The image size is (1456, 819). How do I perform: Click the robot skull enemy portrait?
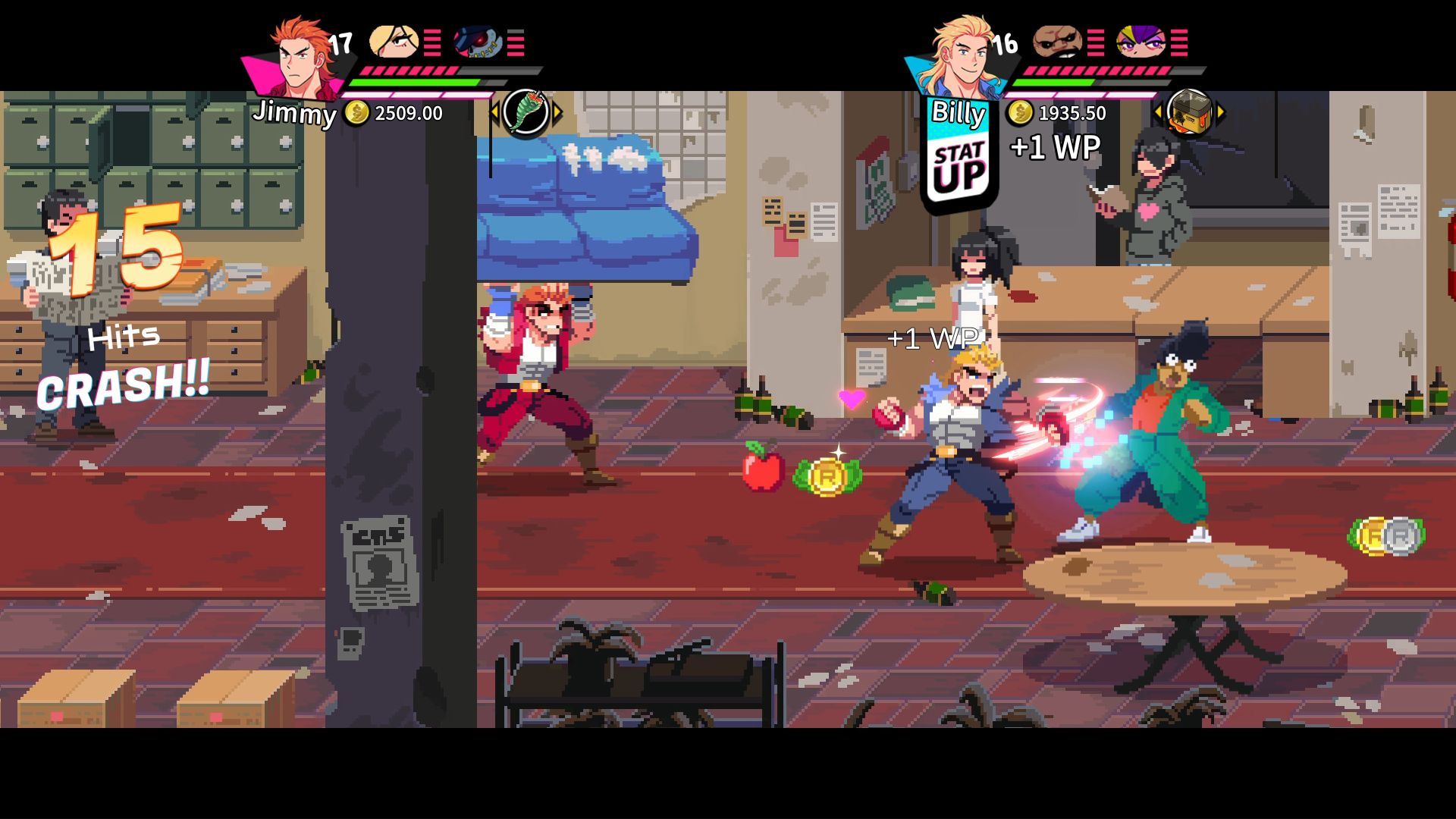coord(474,43)
